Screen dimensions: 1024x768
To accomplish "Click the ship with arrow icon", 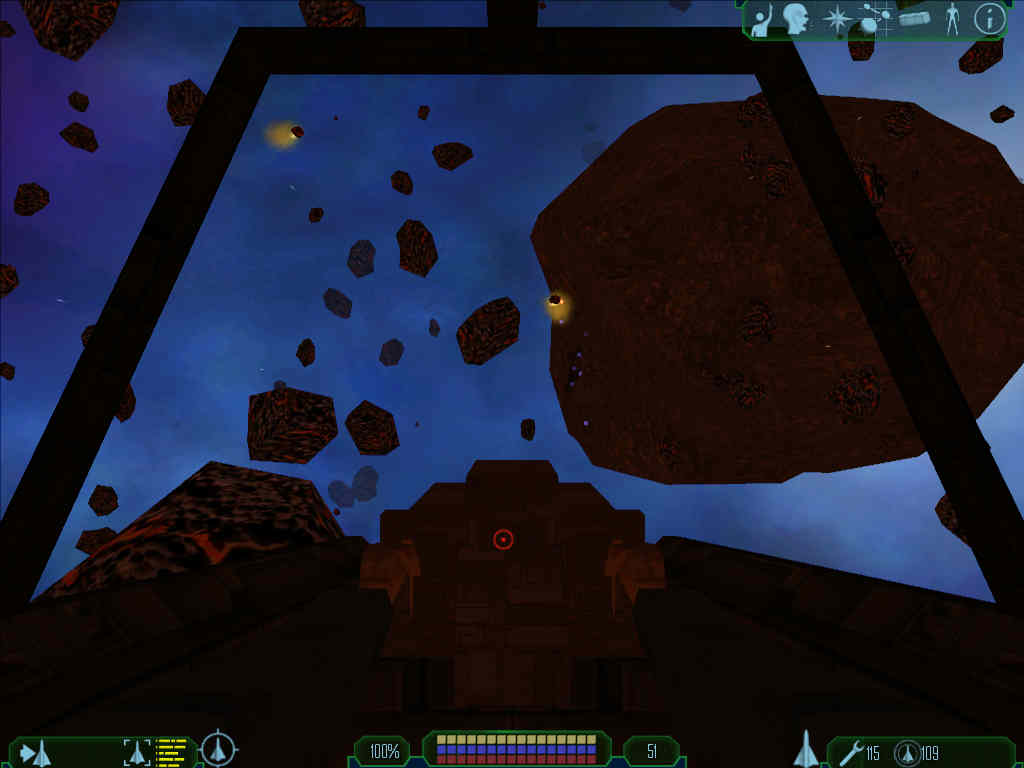I will pos(35,752).
